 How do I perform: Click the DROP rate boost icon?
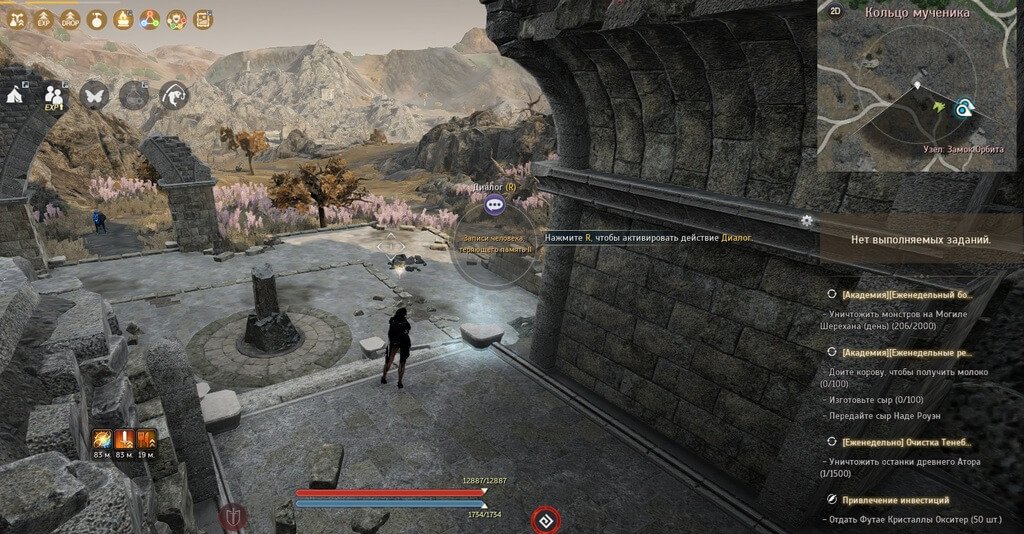pos(70,18)
